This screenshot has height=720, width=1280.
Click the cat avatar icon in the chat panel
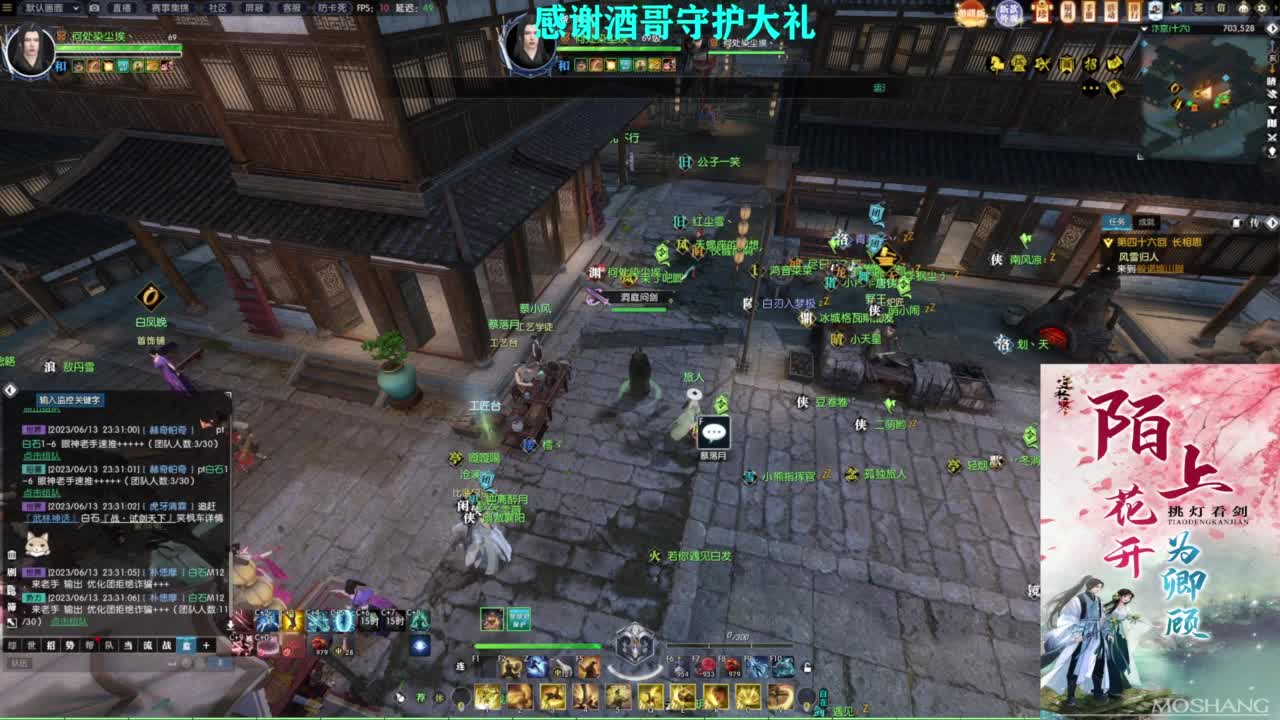point(36,546)
